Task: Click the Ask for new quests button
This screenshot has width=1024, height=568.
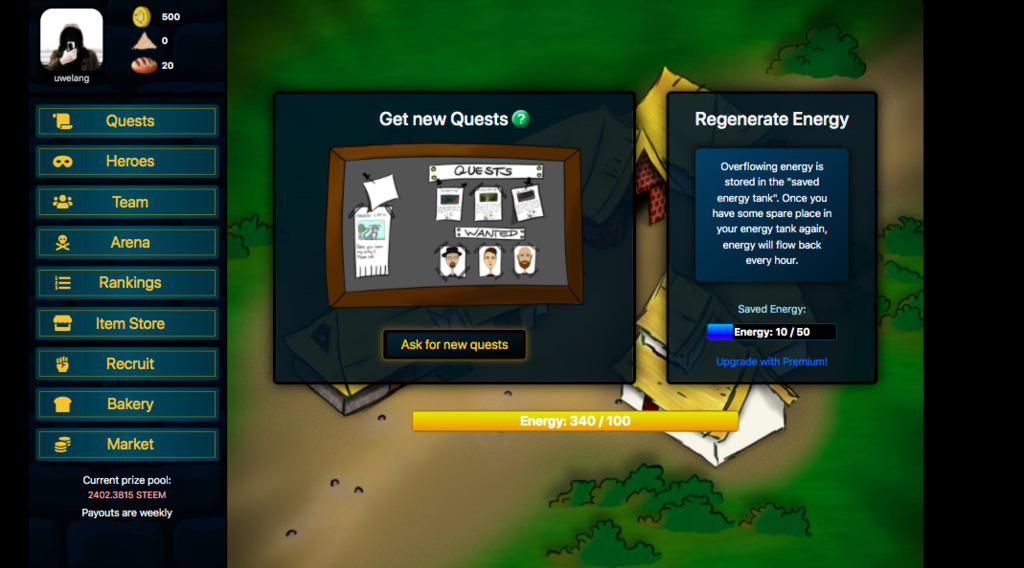Action: 454,345
